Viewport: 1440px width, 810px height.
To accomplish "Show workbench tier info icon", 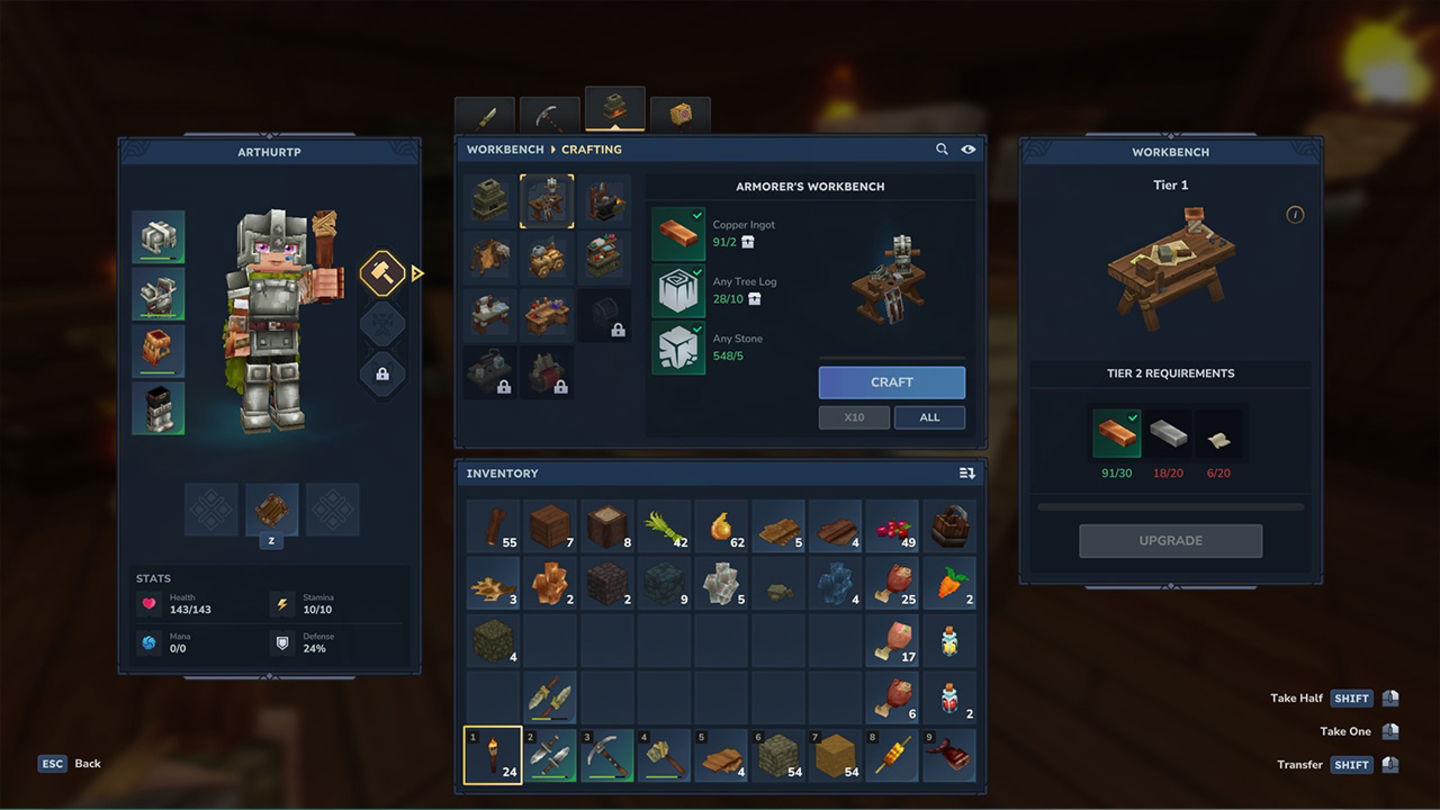I will coord(1295,214).
